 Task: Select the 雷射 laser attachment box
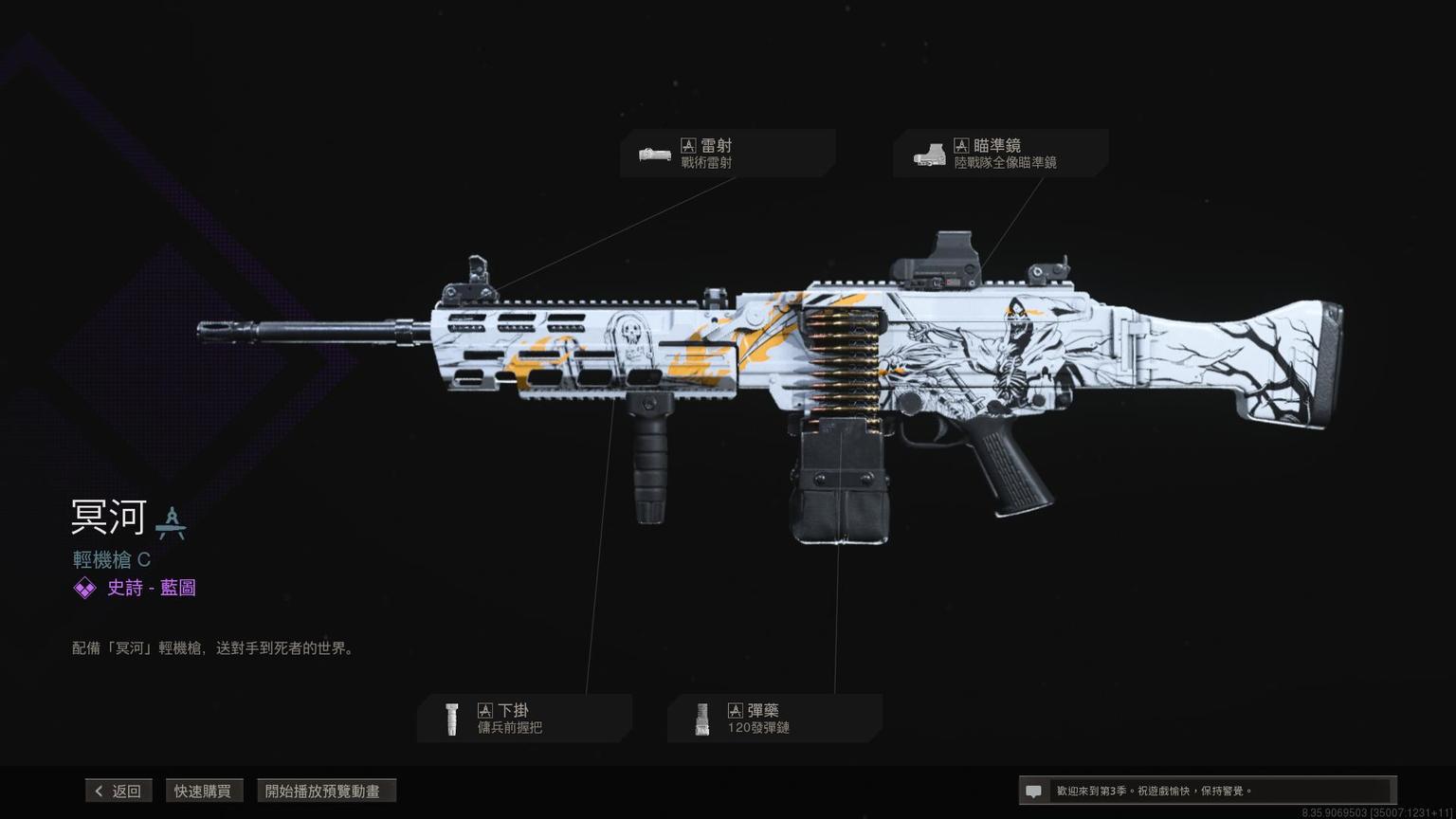coord(727,154)
